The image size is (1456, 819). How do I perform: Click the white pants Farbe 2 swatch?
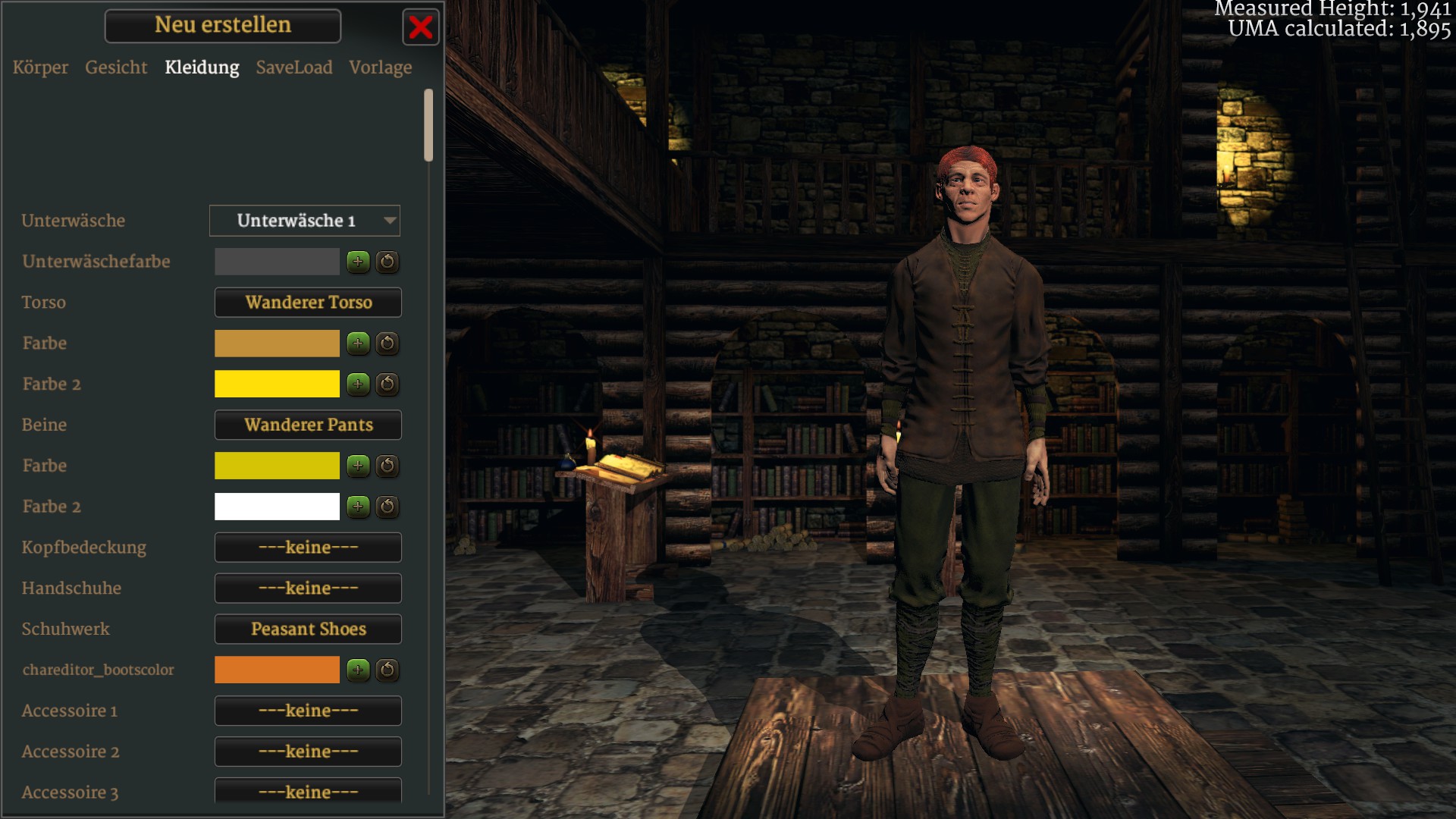[x=277, y=507]
